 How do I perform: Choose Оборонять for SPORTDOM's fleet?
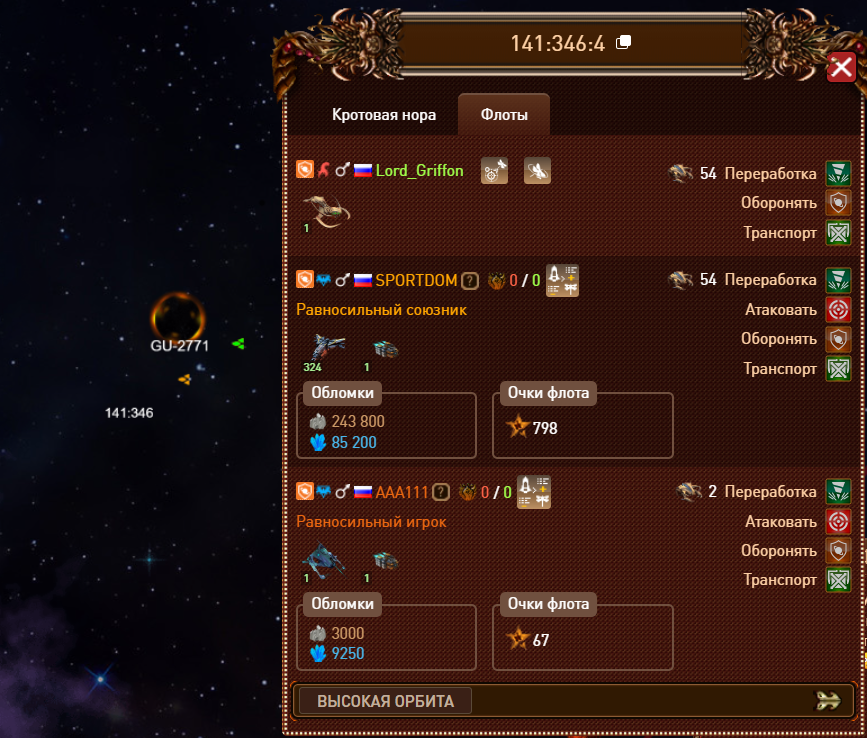(837, 339)
